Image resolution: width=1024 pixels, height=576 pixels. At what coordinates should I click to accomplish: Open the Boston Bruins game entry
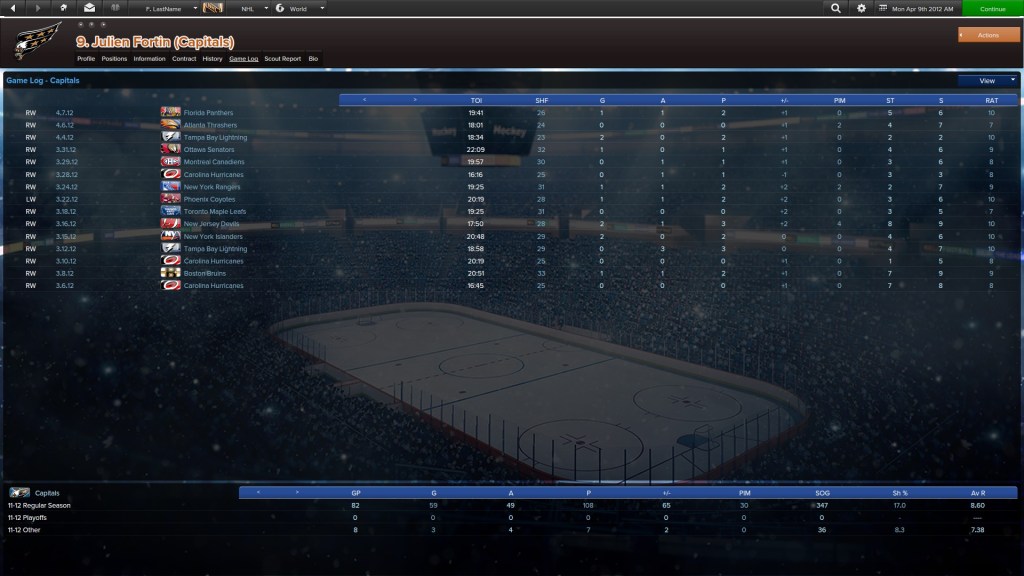[206, 273]
